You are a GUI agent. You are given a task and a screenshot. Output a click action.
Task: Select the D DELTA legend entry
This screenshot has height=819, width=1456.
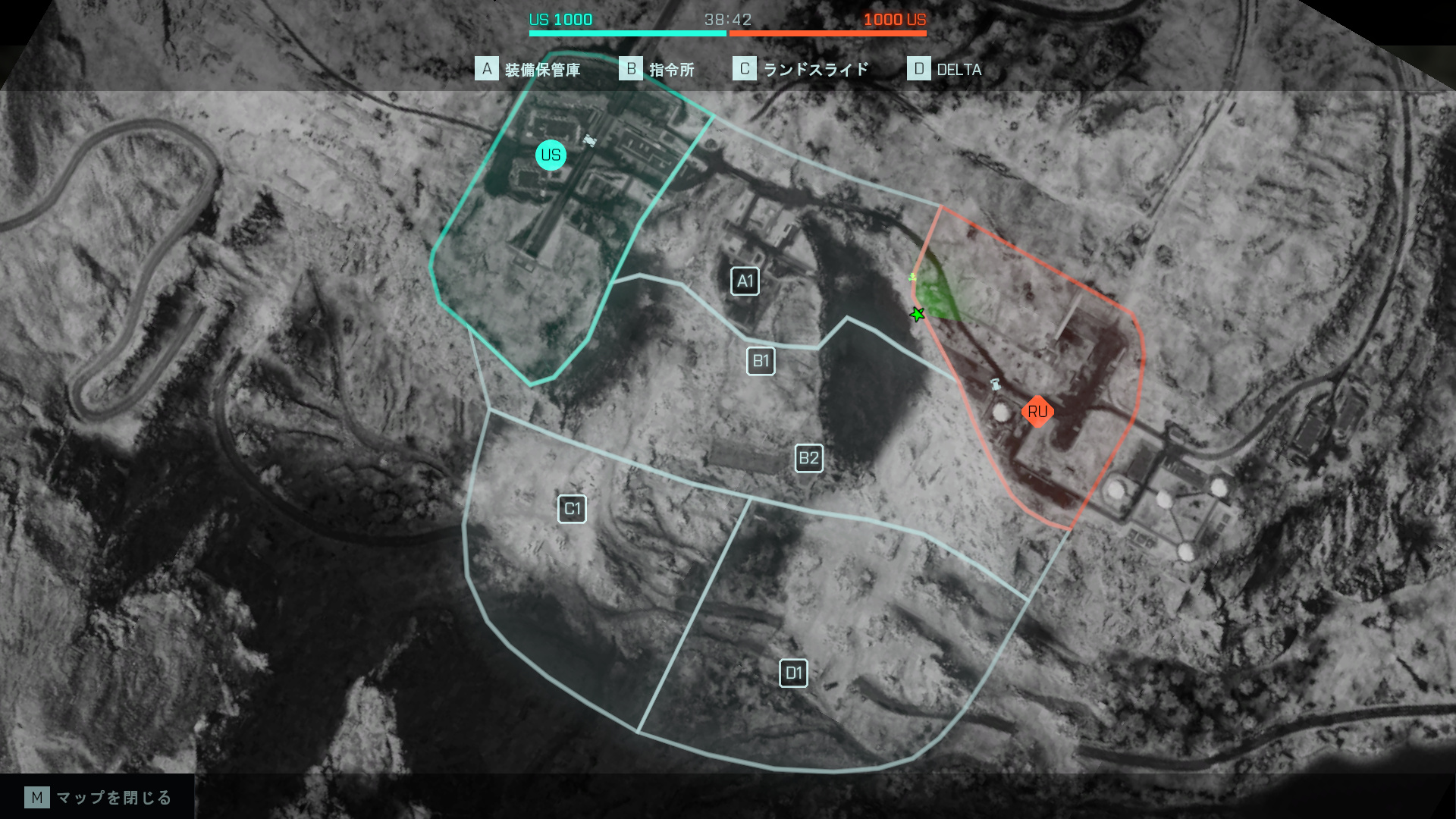(x=945, y=70)
